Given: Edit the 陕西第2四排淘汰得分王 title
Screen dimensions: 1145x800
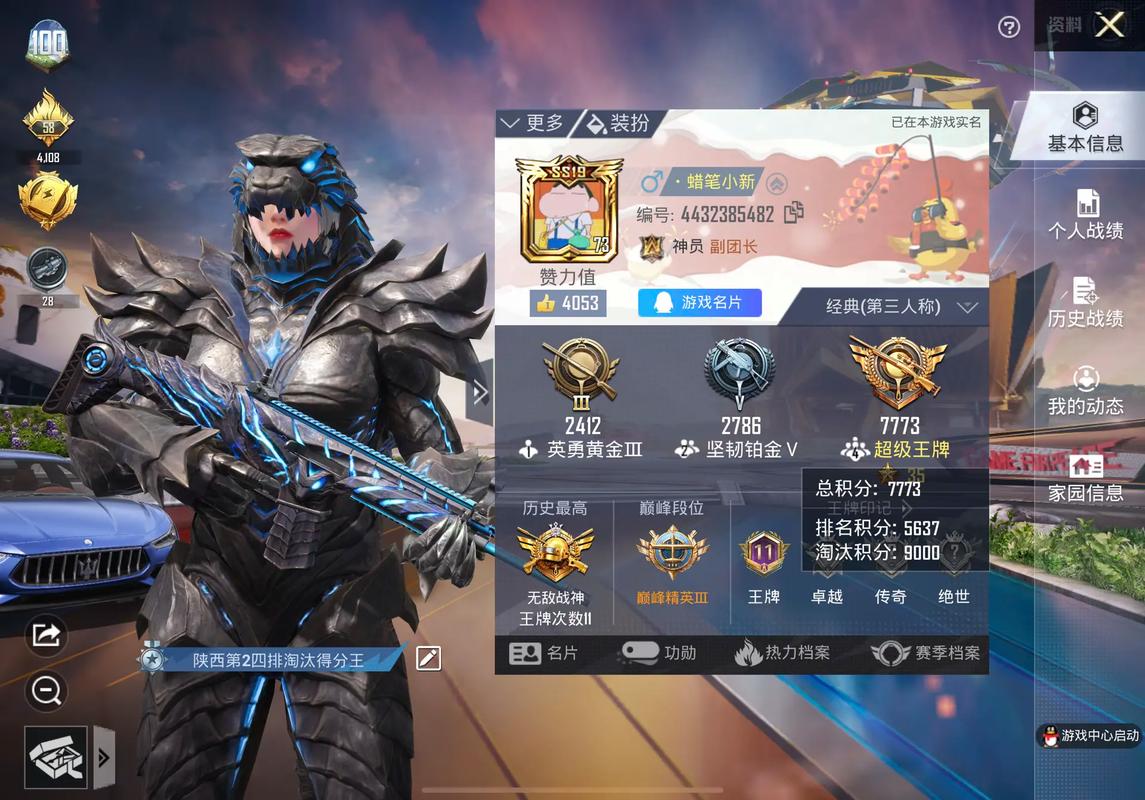Looking at the screenshot, I should click(x=428, y=658).
